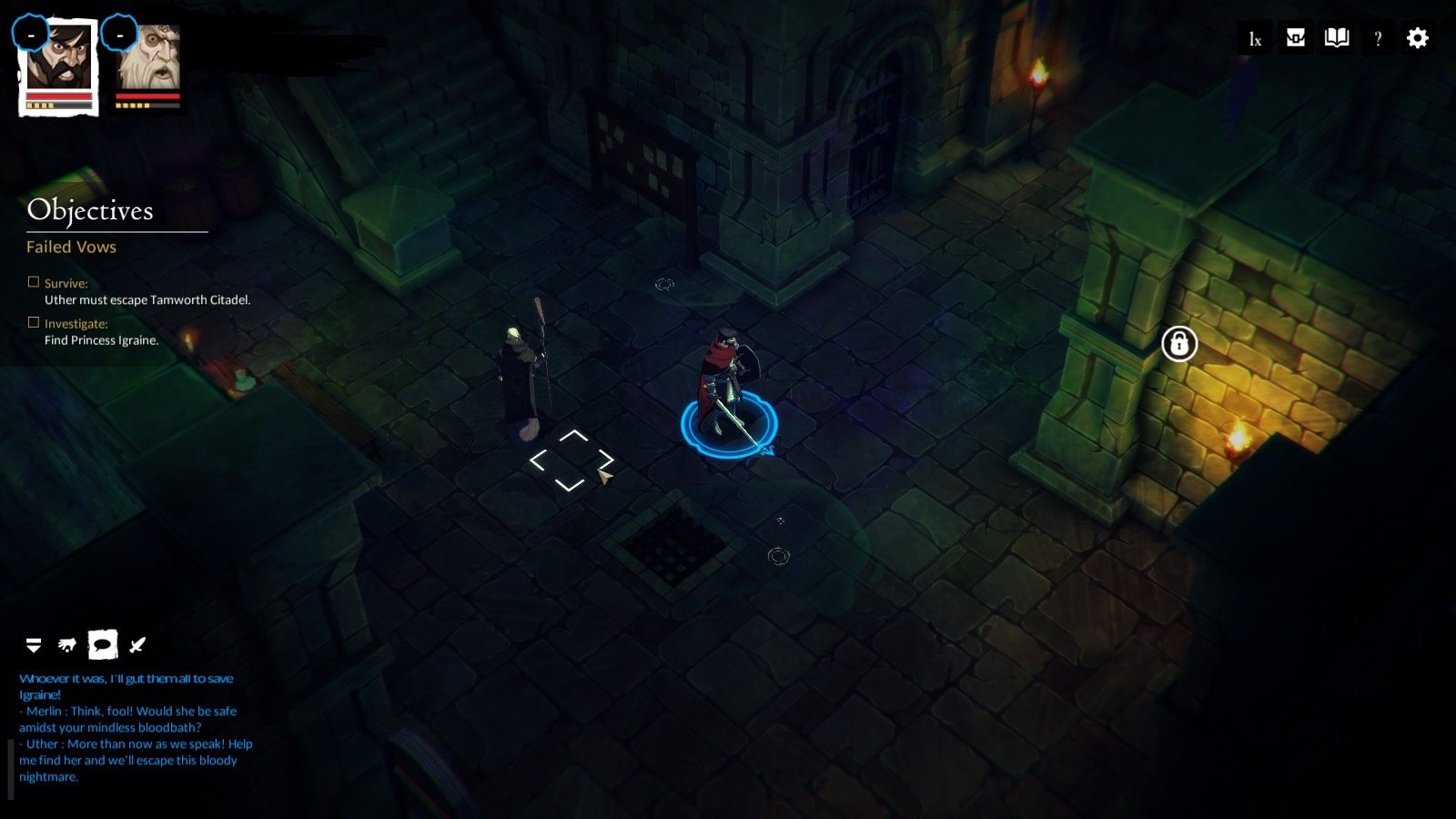
Task: Select the hand interaction icon above the chat log
Action: 66,645
